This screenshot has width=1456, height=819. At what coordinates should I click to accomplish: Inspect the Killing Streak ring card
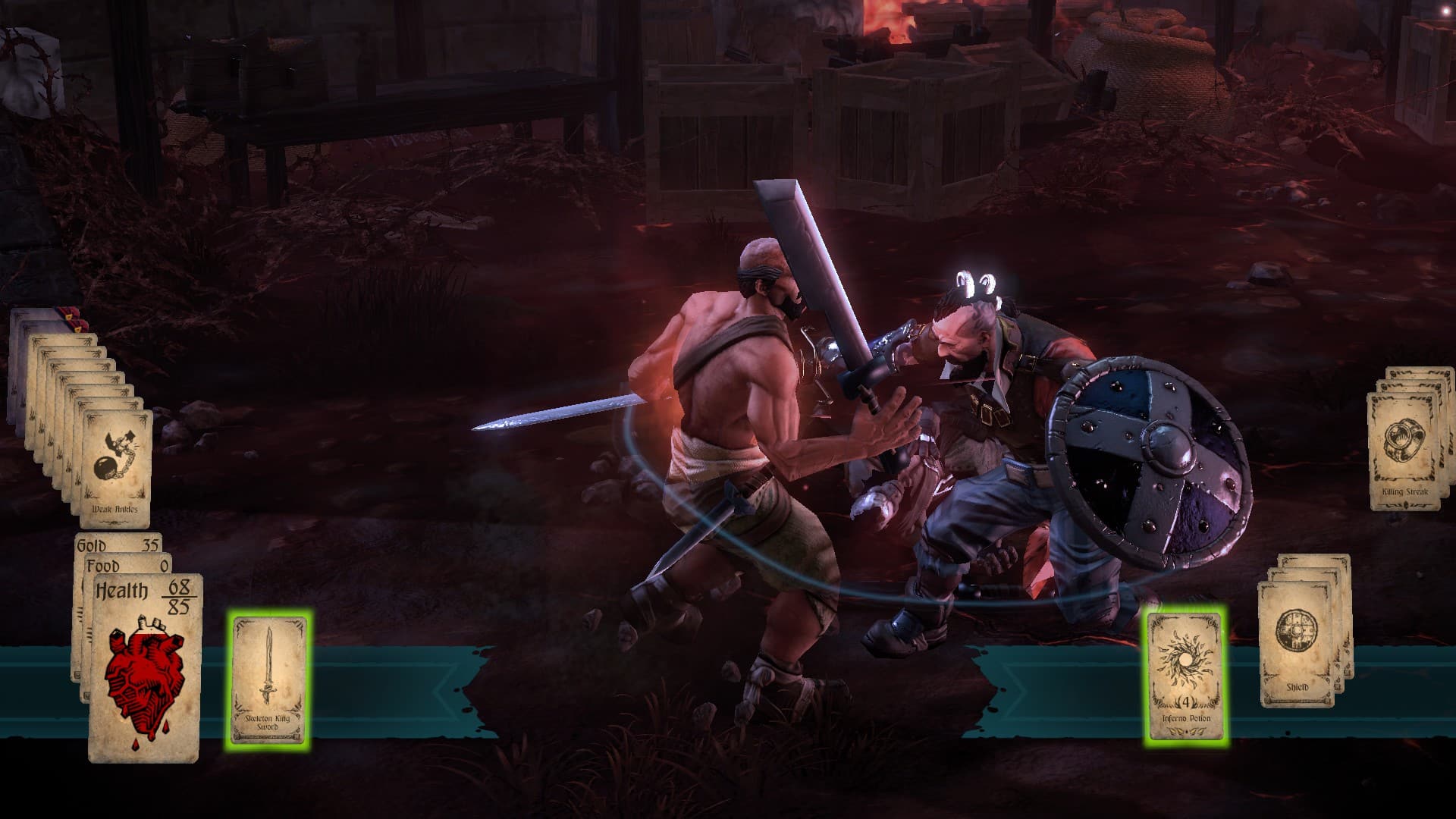point(1404,451)
